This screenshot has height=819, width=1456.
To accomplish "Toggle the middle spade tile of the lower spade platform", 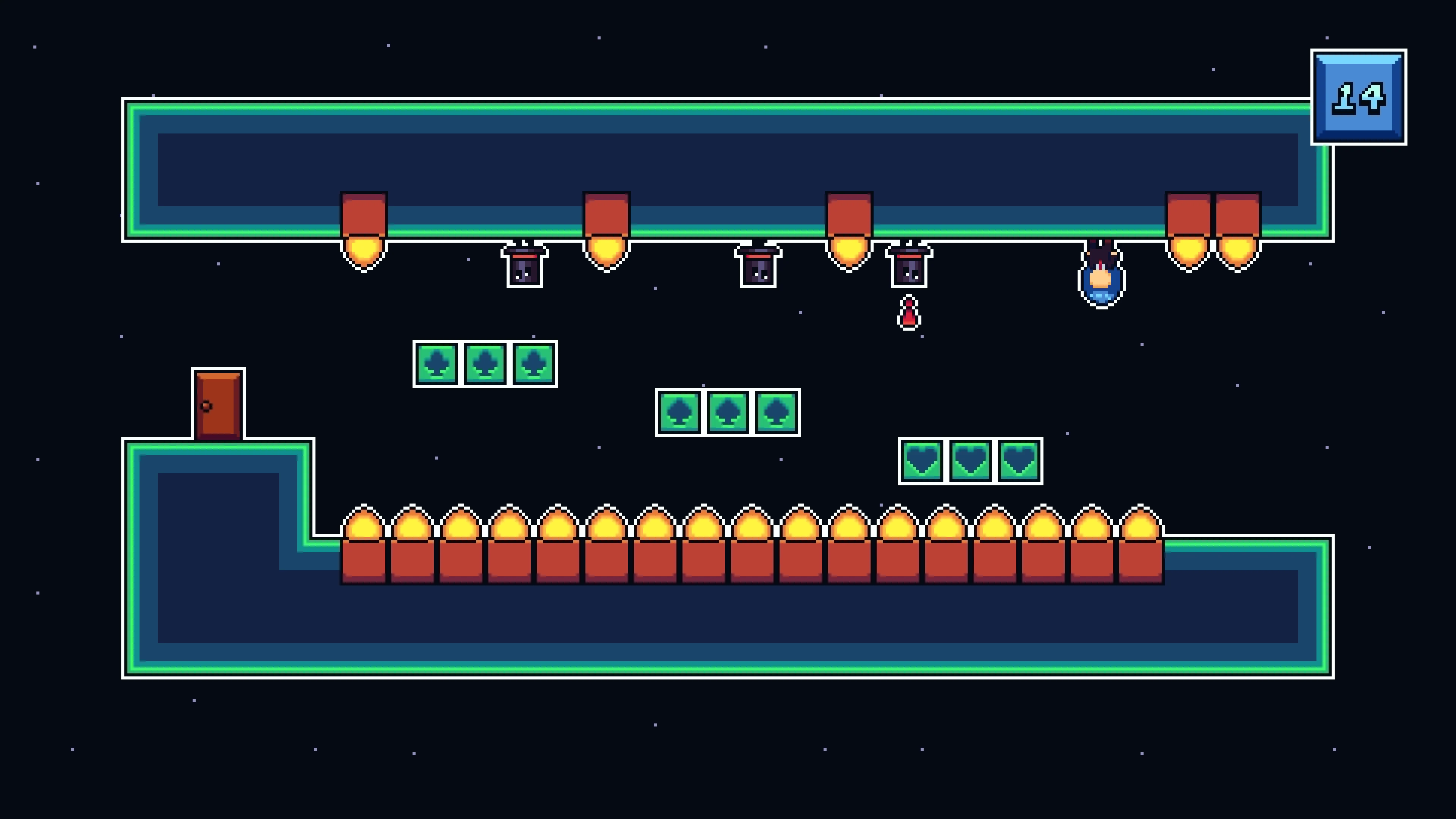I will point(728,413).
